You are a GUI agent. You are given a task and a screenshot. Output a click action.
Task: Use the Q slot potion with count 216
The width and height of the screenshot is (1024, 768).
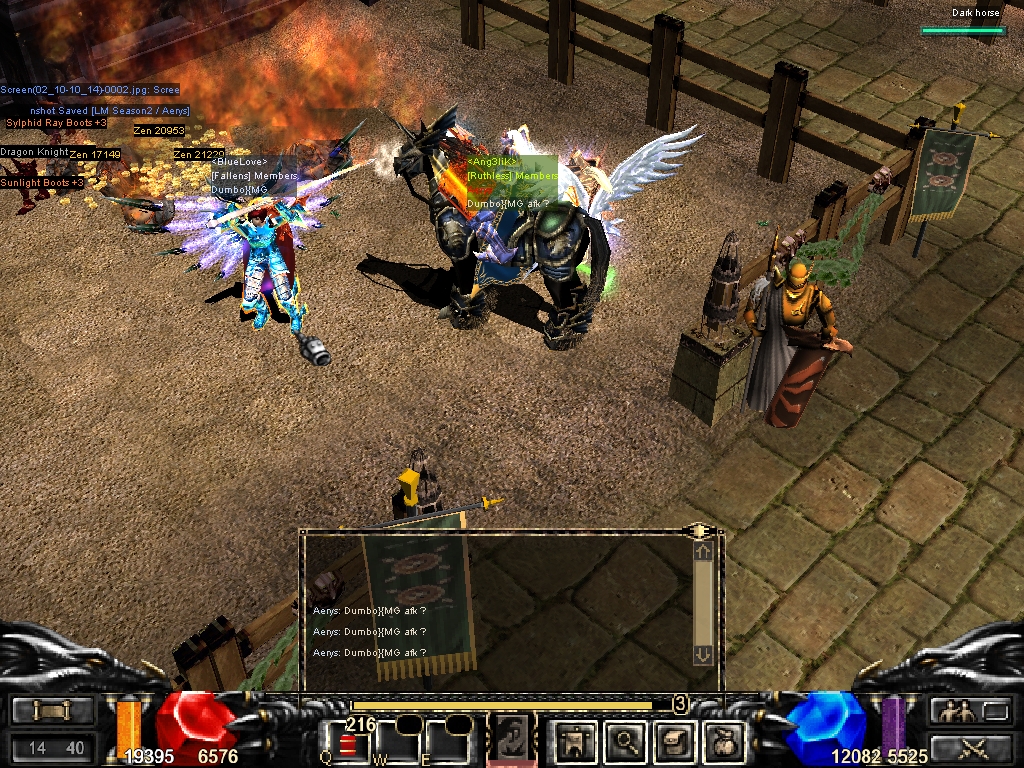tap(346, 742)
